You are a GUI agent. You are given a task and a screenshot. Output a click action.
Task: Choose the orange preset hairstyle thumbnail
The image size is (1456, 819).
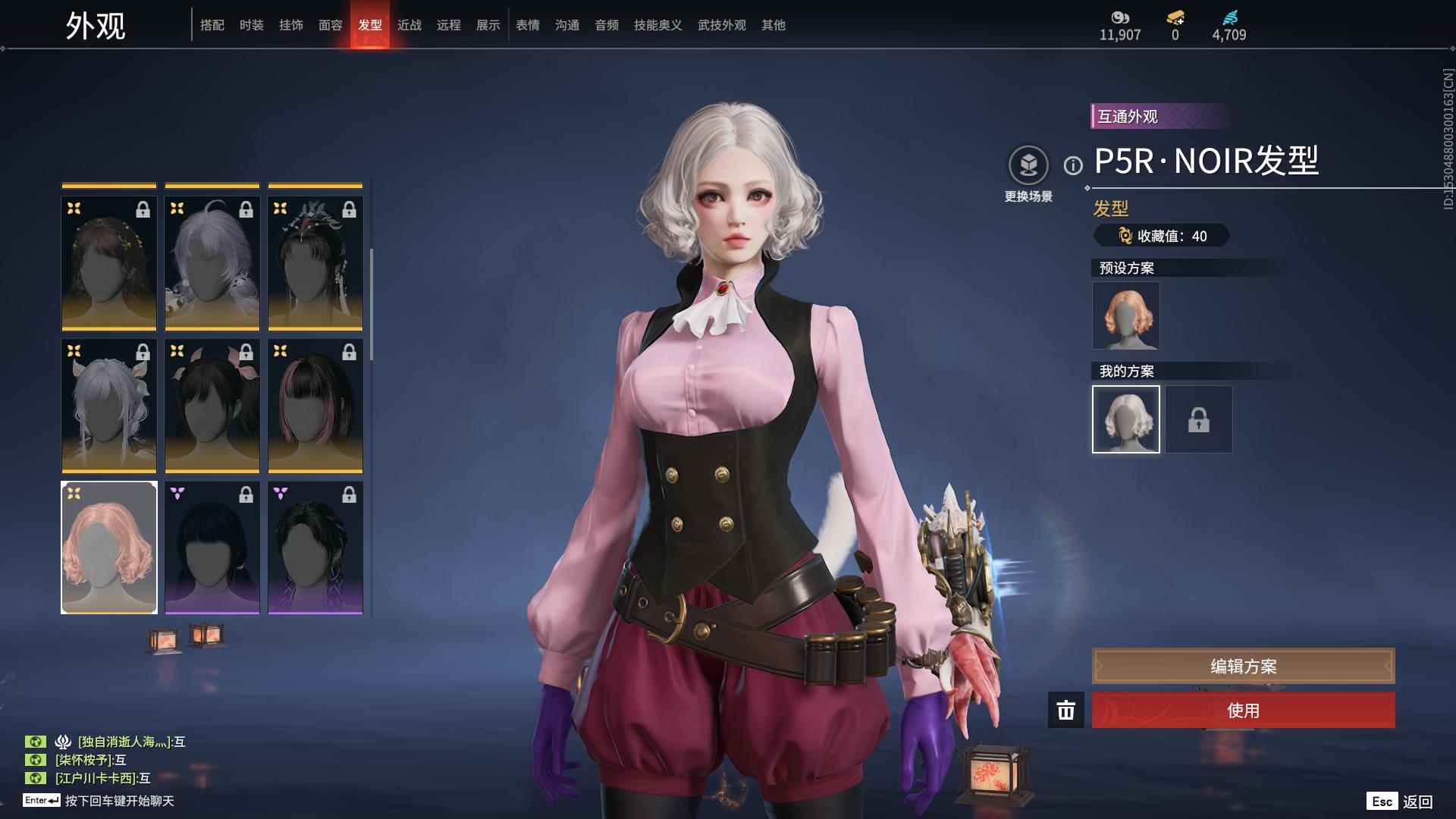click(x=1125, y=315)
